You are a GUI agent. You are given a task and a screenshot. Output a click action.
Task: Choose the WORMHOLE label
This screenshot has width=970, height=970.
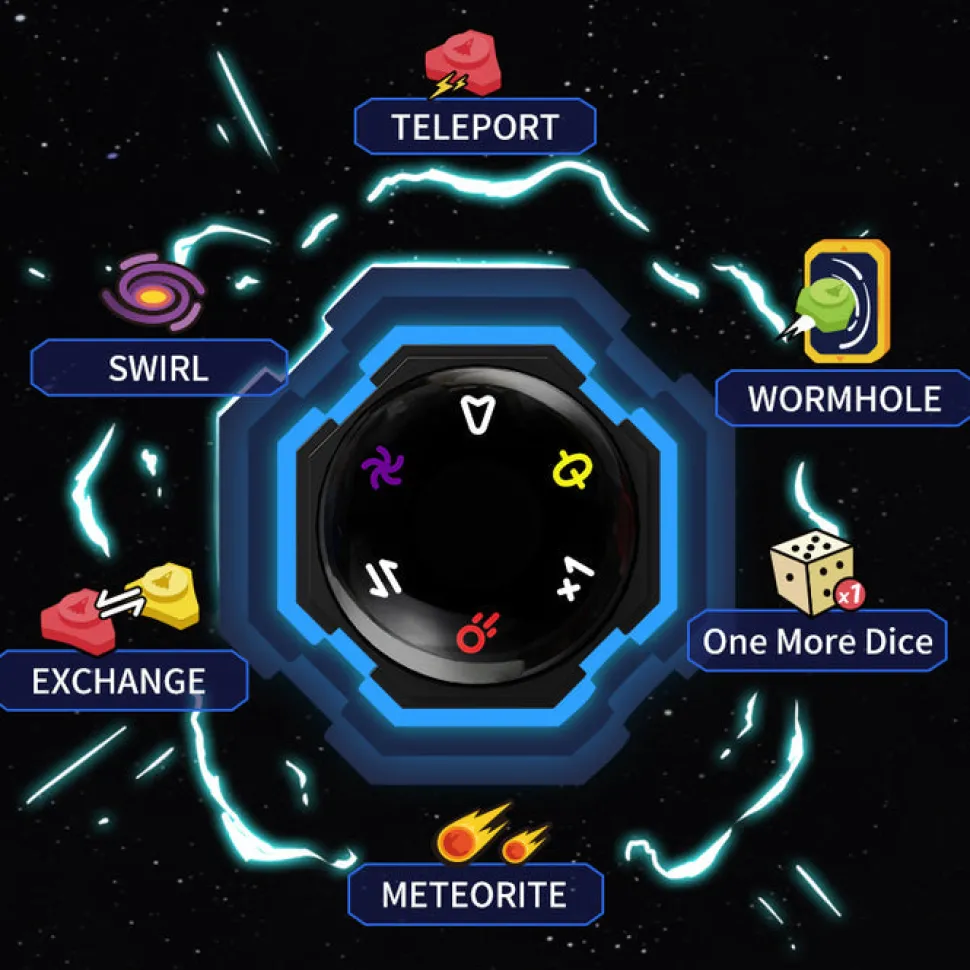pos(843,399)
